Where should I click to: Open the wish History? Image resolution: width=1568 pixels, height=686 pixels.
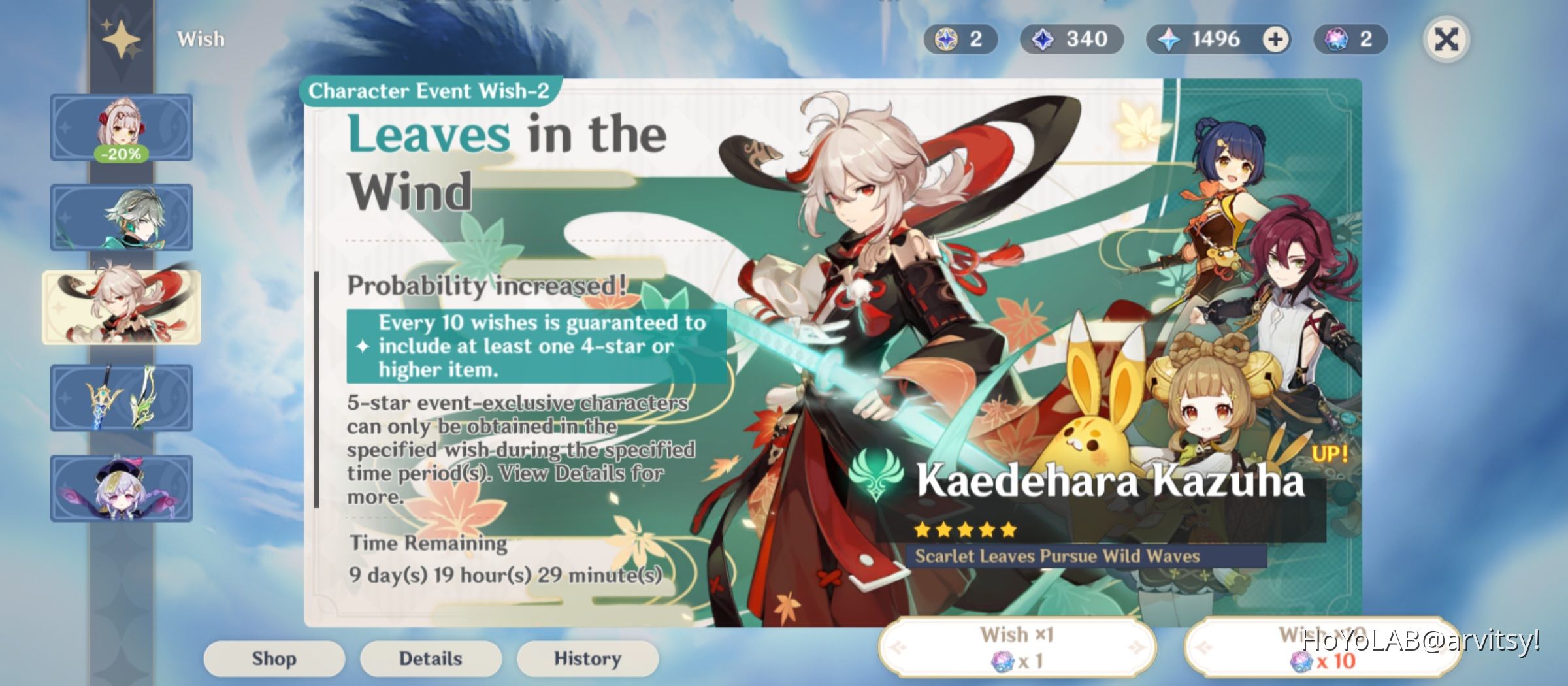[x=587, y=659]
